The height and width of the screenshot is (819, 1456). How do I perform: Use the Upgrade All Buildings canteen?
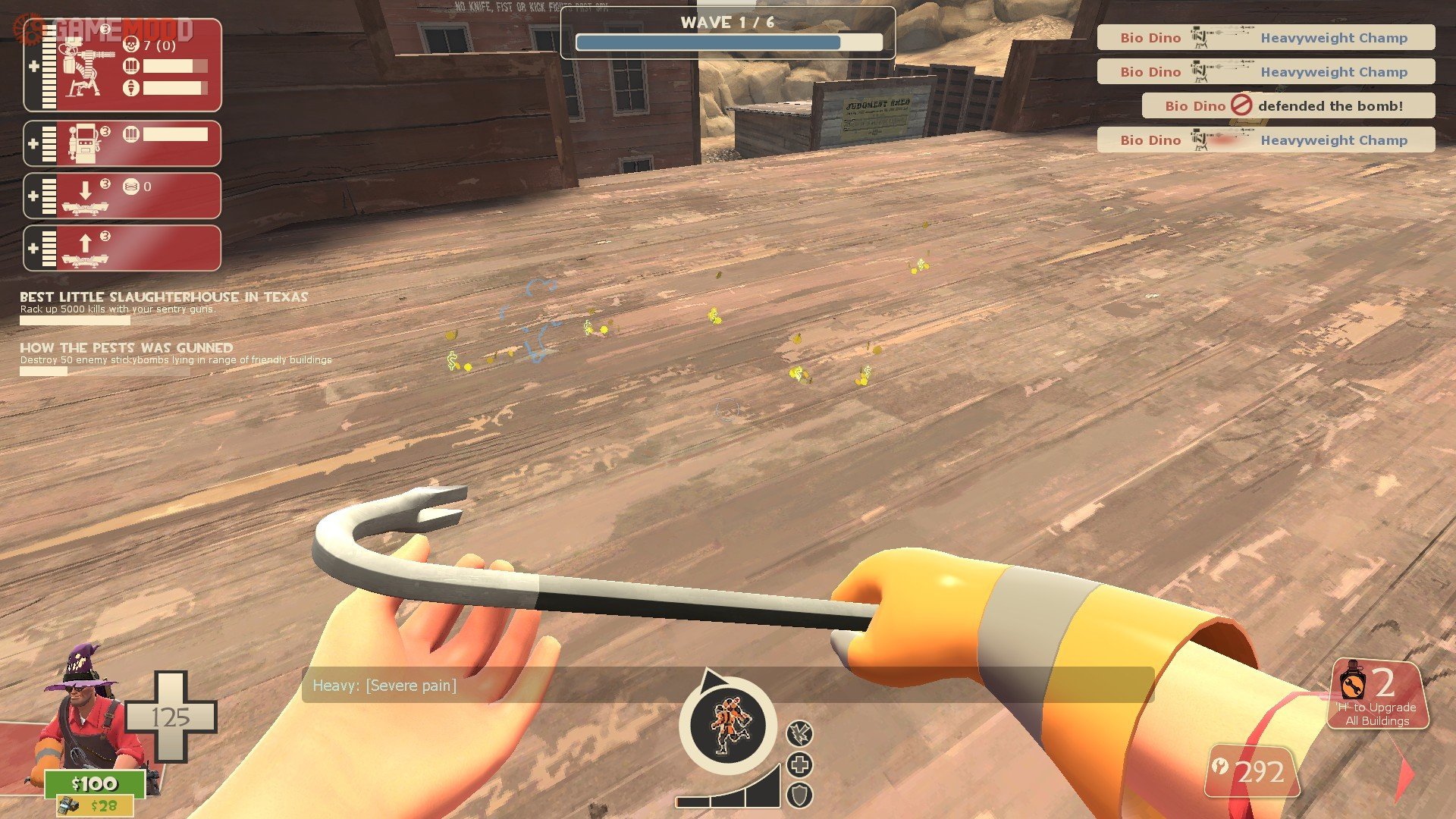coord(1377,695)
